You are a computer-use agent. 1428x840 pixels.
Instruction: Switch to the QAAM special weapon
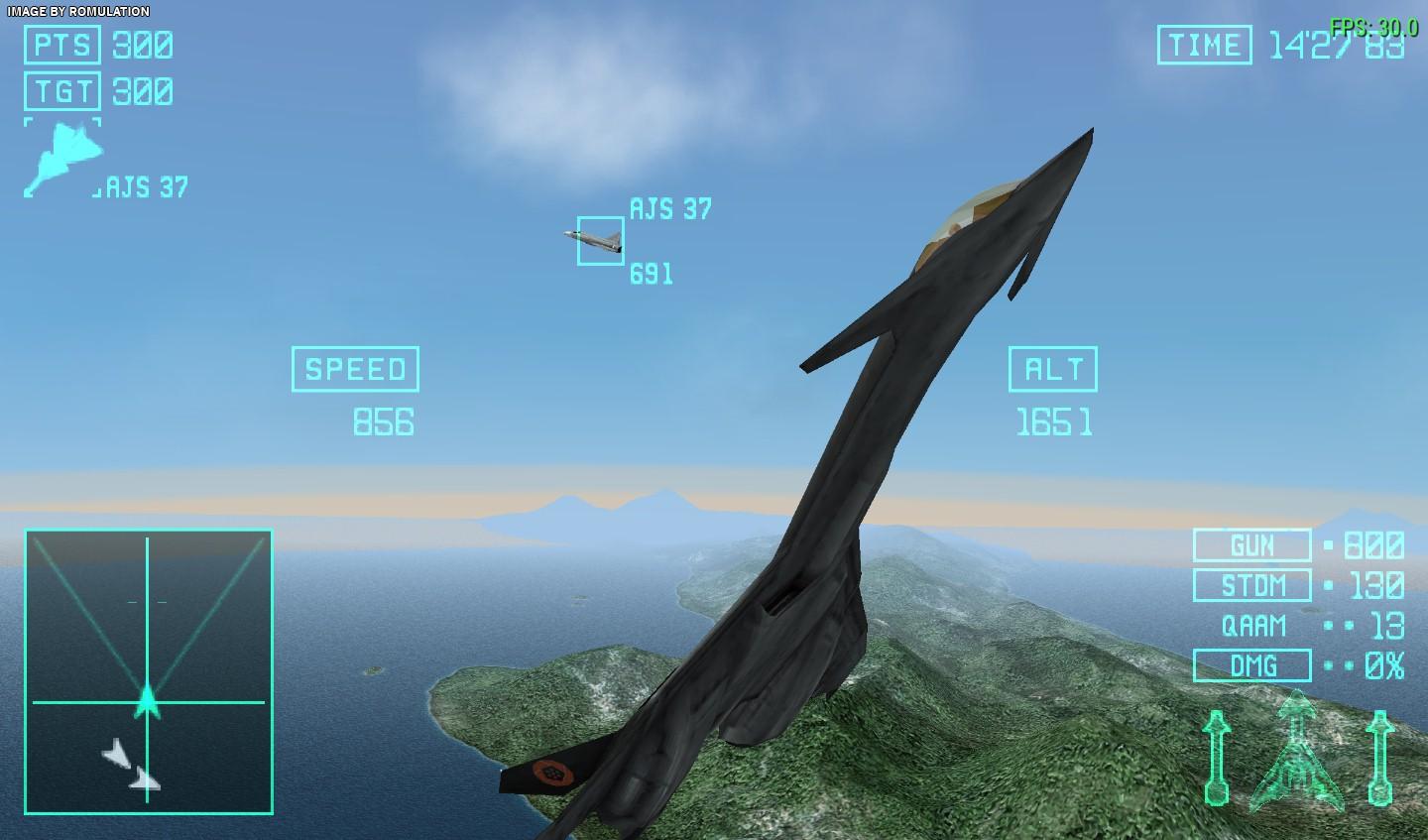(x=1253, y=626)
